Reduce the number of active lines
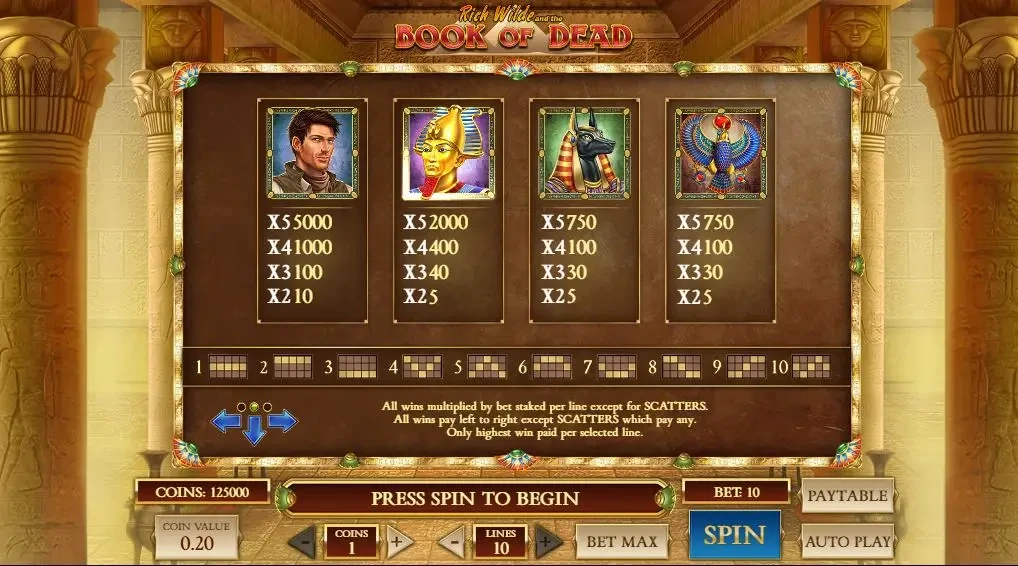Viewport: 1018px width, 566px height. click(451, 542)
